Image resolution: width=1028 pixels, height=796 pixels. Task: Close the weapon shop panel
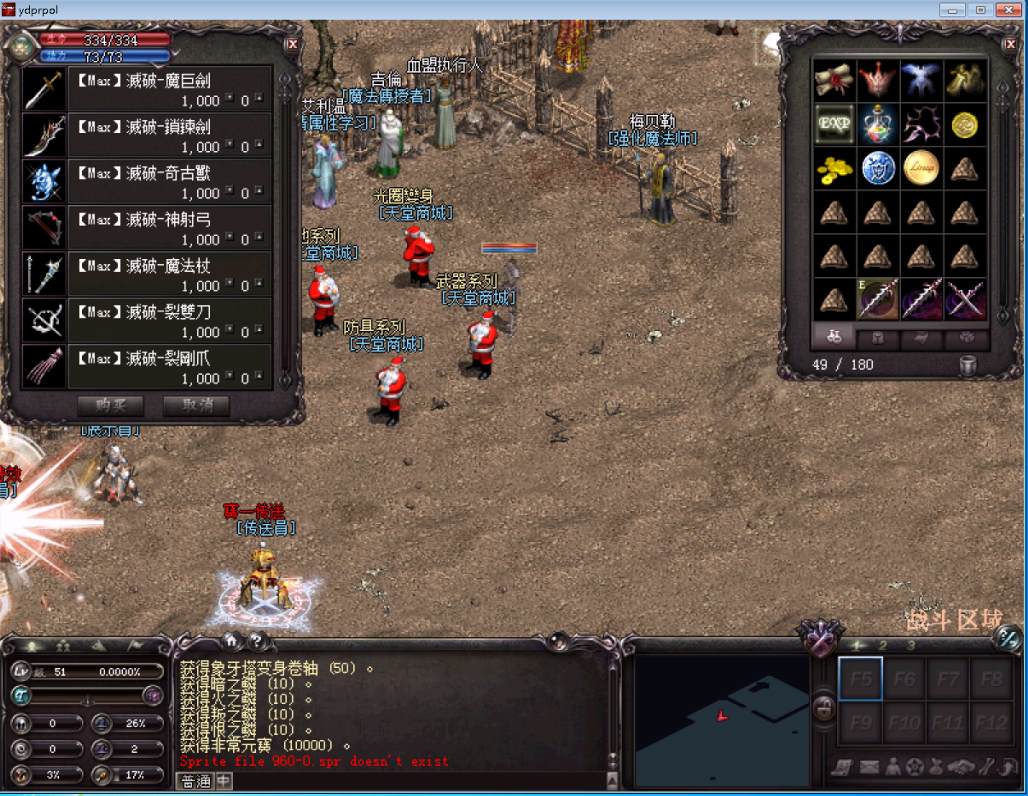tap(292, 44)
